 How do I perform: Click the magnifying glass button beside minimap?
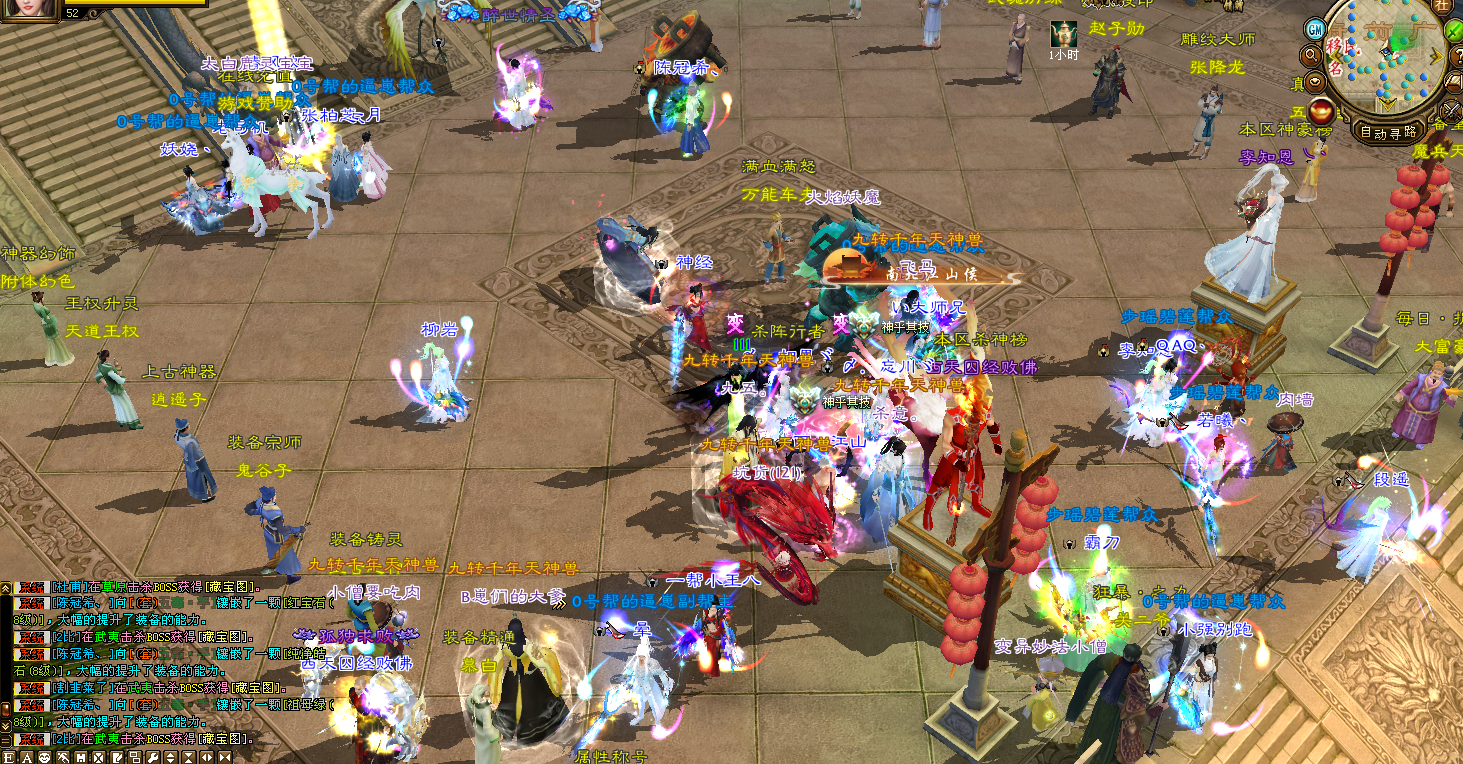[1312, 55]
